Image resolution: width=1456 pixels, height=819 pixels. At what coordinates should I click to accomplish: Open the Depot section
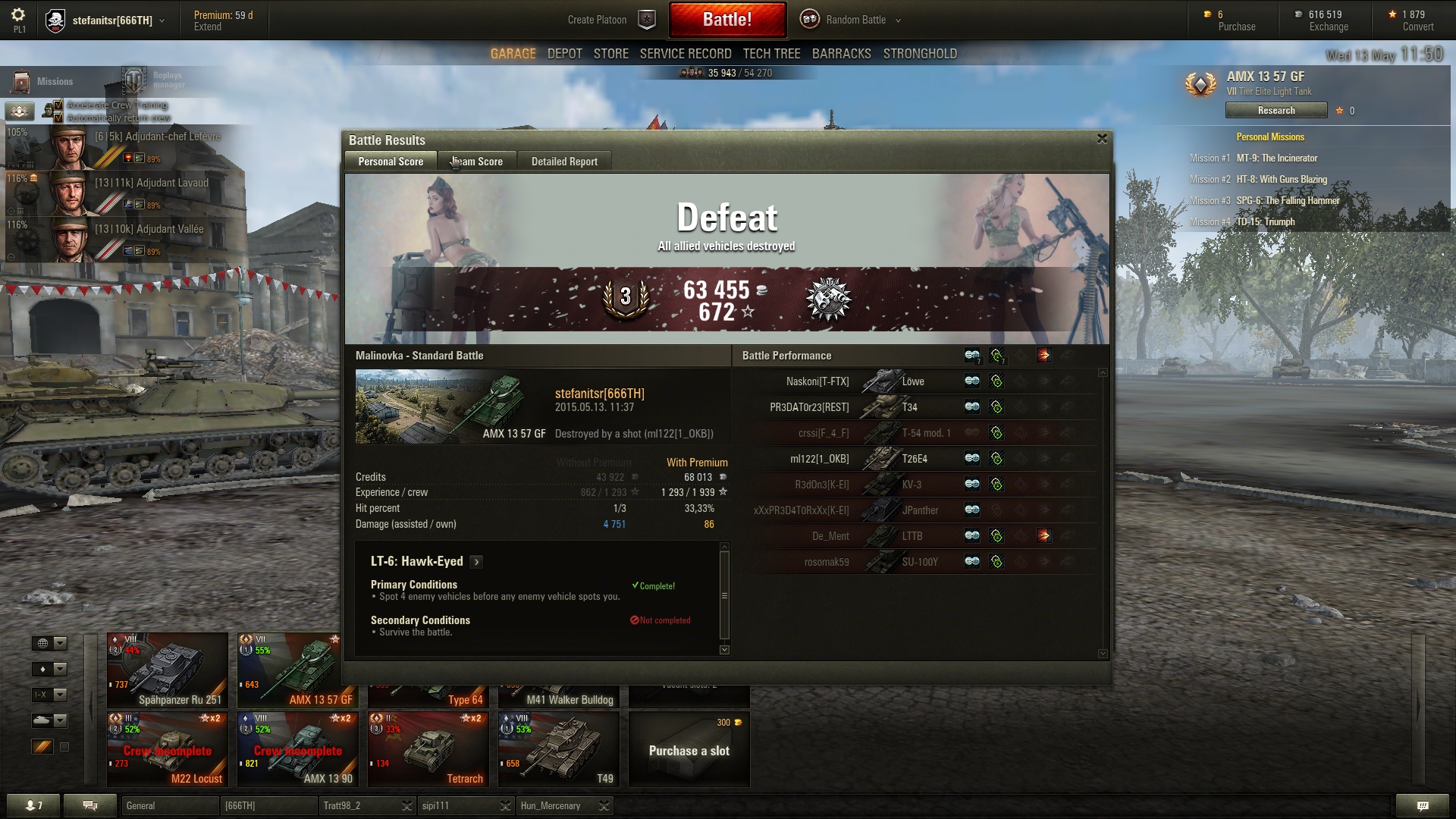point(564,54)
